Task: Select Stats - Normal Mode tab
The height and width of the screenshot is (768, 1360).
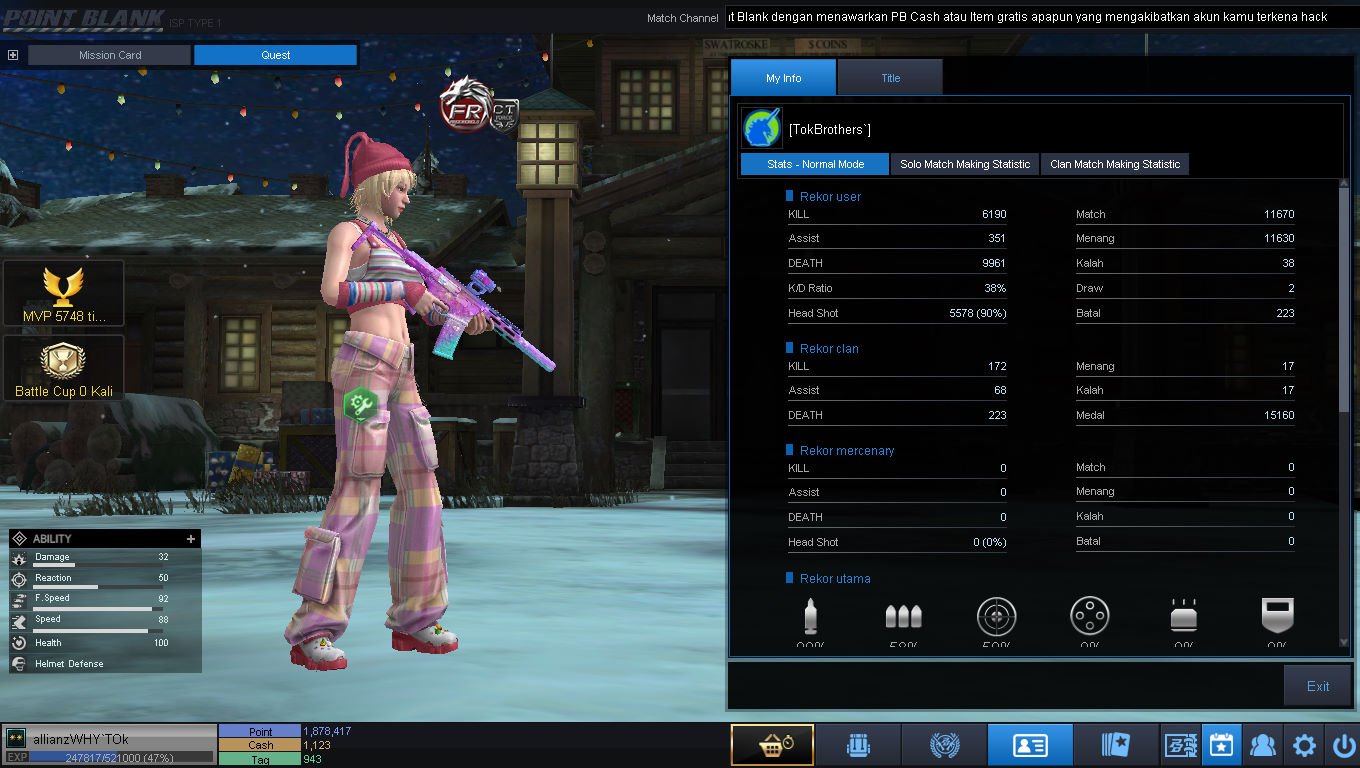Action: point(815,164)
